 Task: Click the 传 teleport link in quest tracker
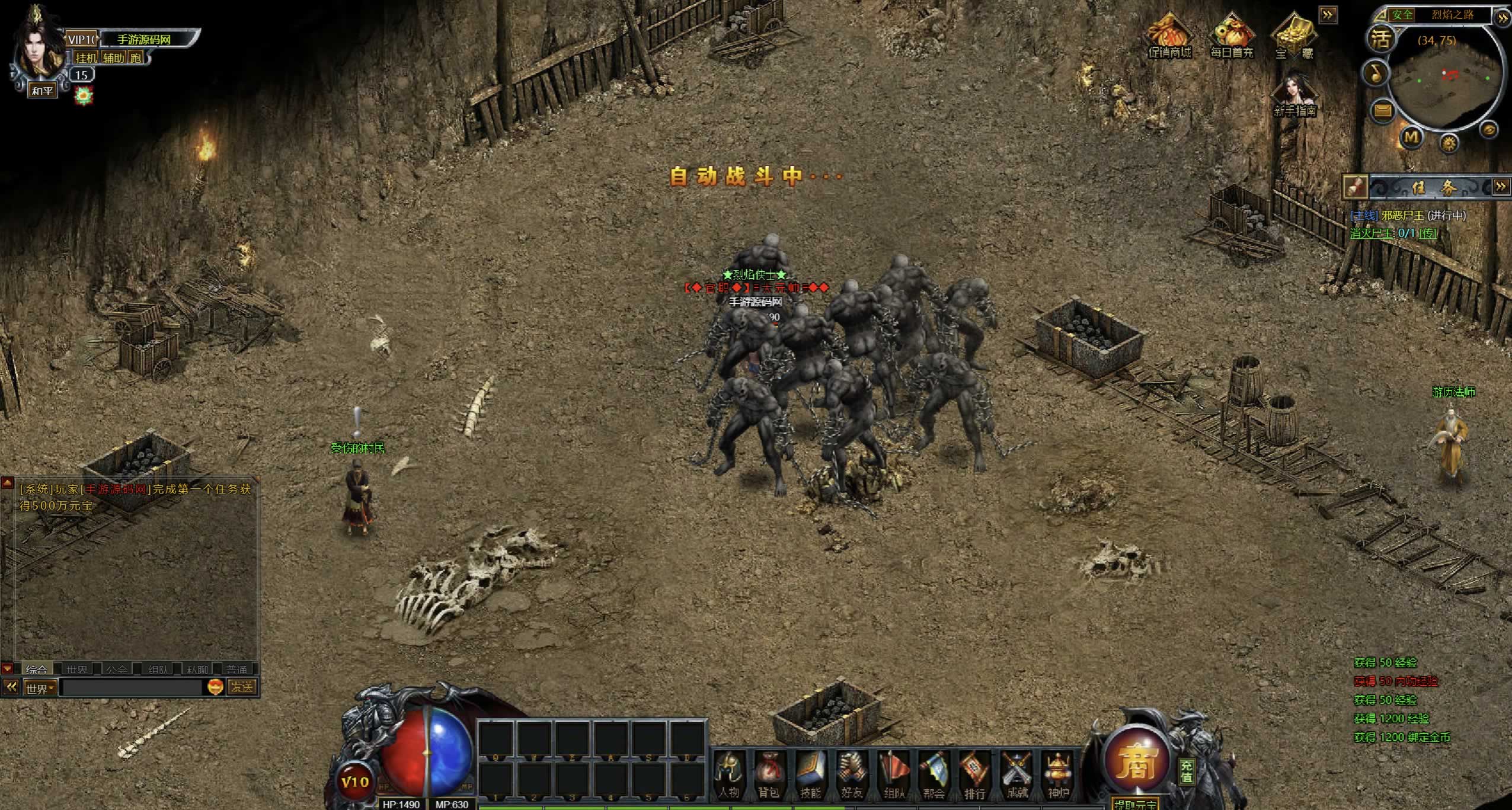[1428, 233]
